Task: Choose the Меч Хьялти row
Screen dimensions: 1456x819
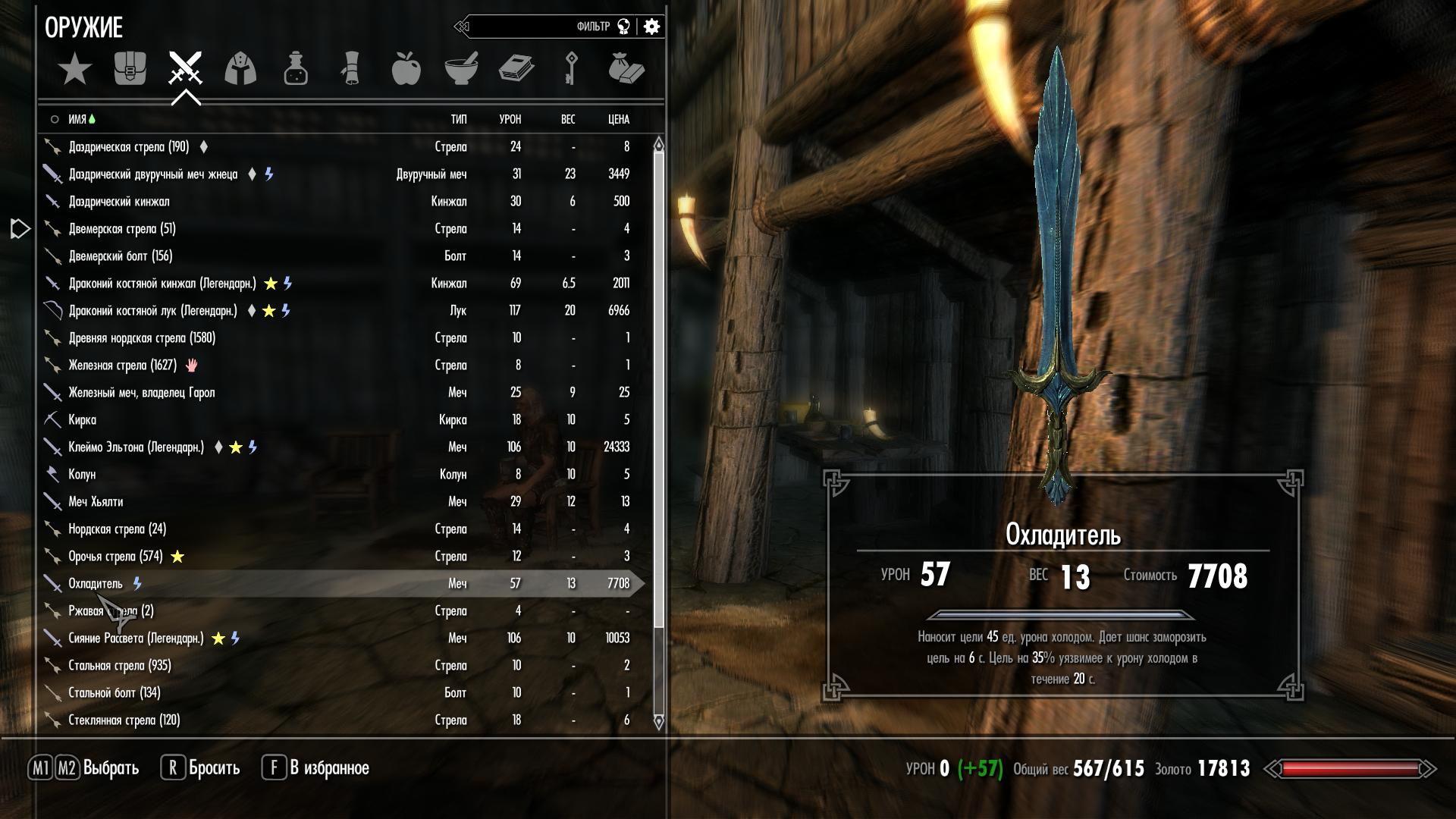Action: (x=96, y=502)
